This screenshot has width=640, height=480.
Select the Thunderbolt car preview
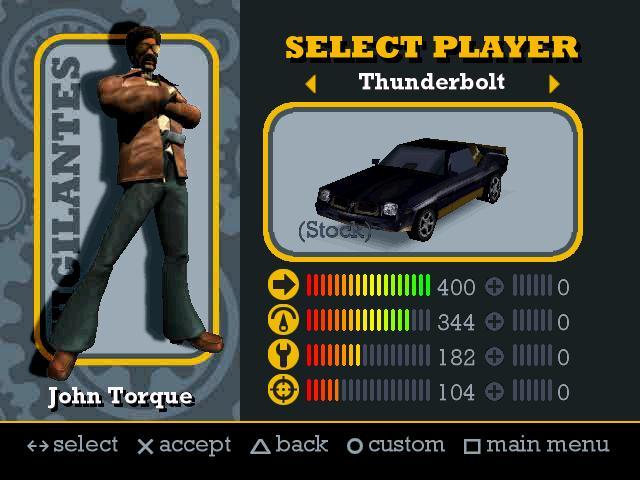pos(422,182)
